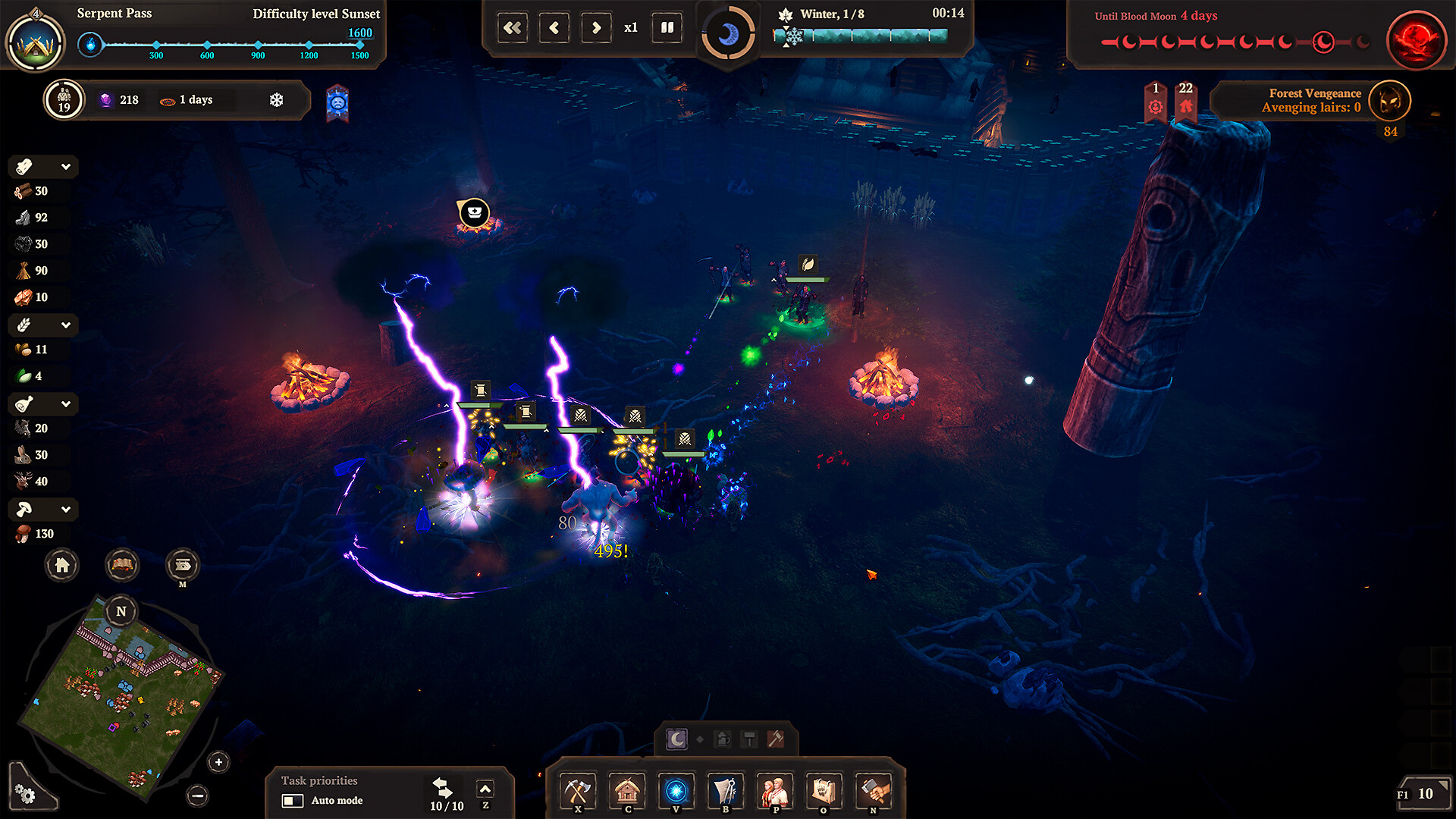Open the paw print calendar panel
Screen dimensions: 1456x819
[824, 792]
